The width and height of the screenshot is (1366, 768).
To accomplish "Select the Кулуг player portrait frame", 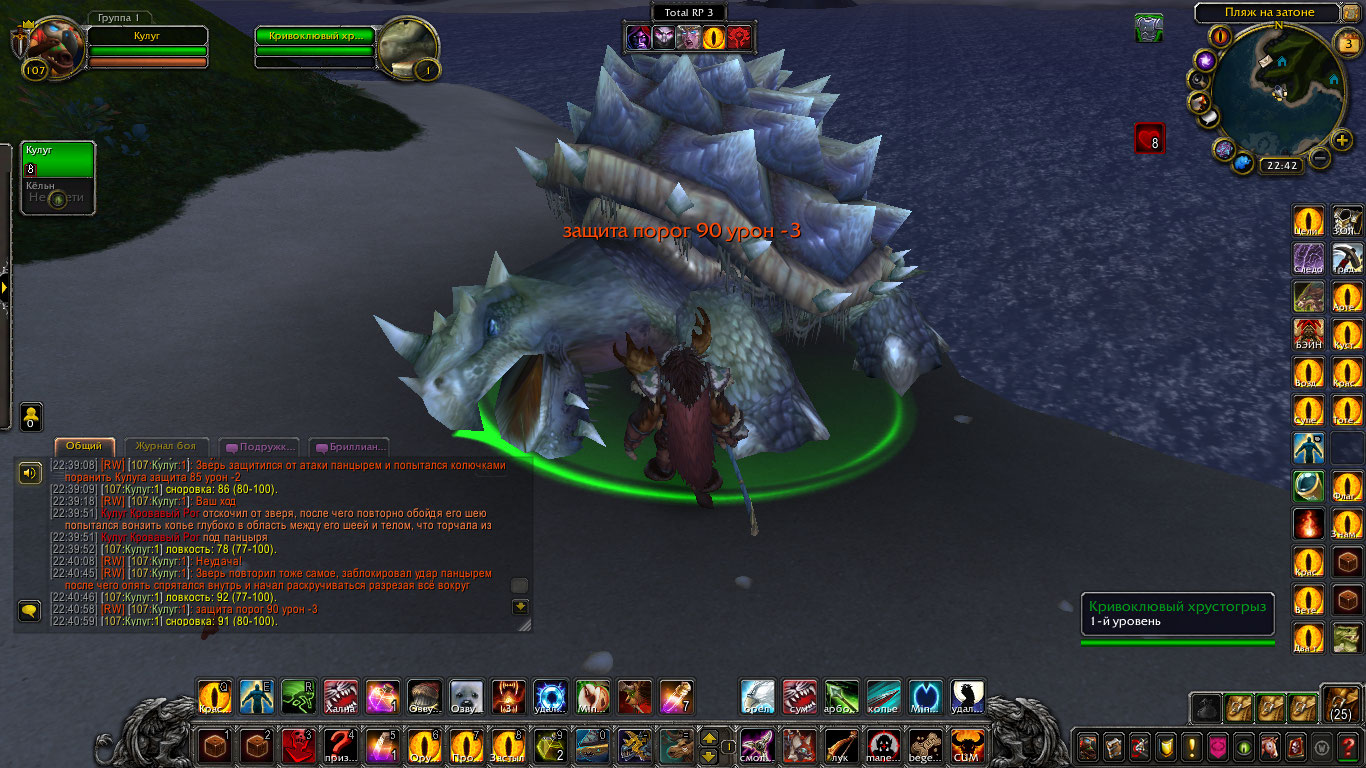I will [x=52, y=48].
